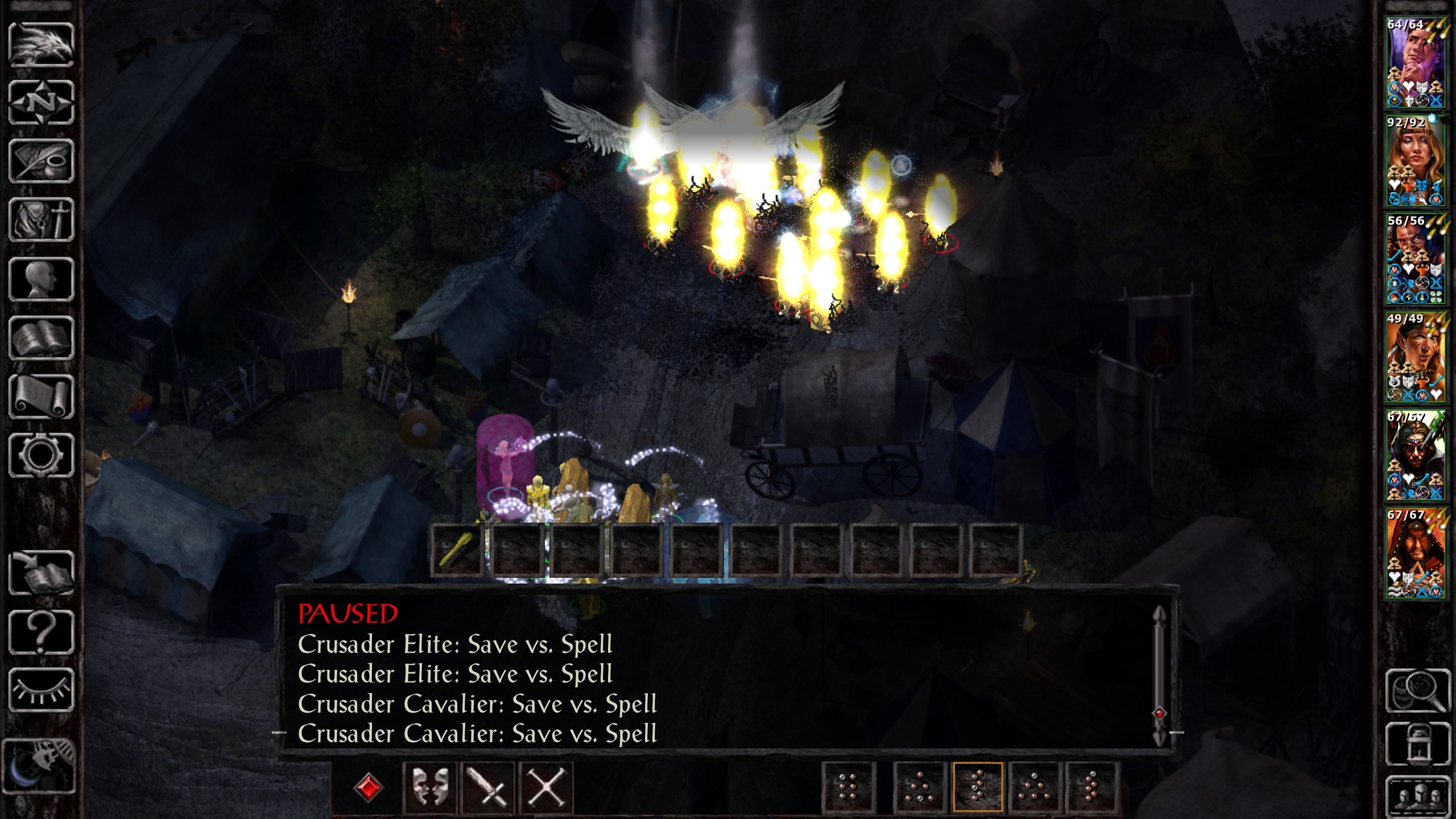Open the area map with the compass button
The image size is (1456, 819).
42,103
